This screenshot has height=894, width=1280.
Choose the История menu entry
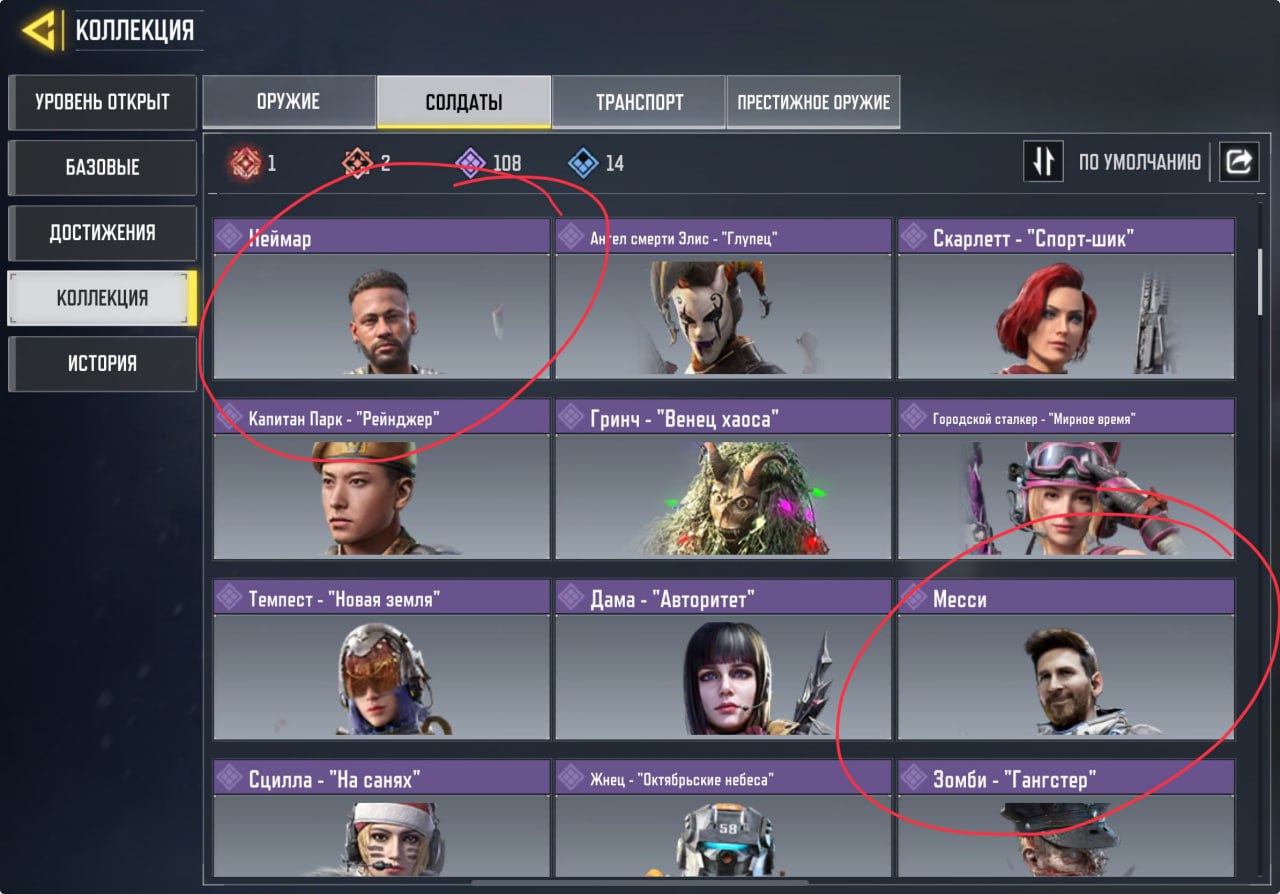(102, 363)
